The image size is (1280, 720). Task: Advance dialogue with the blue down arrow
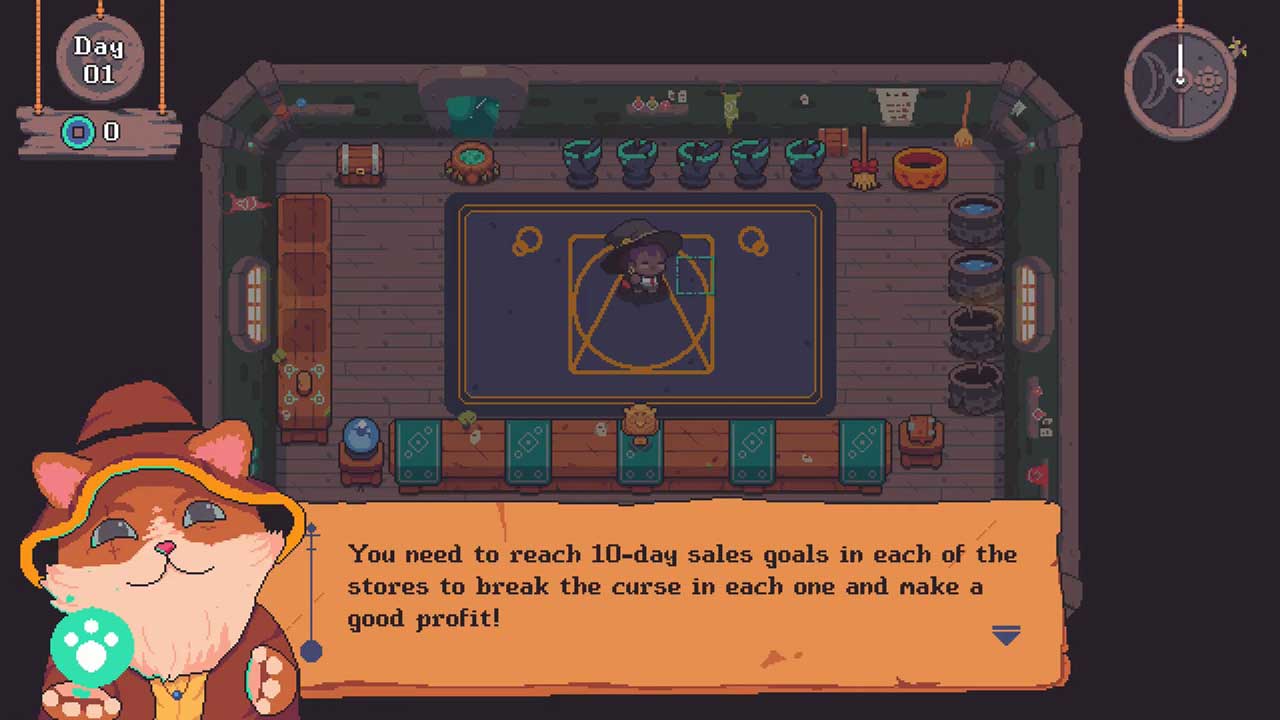(1006, 635)
